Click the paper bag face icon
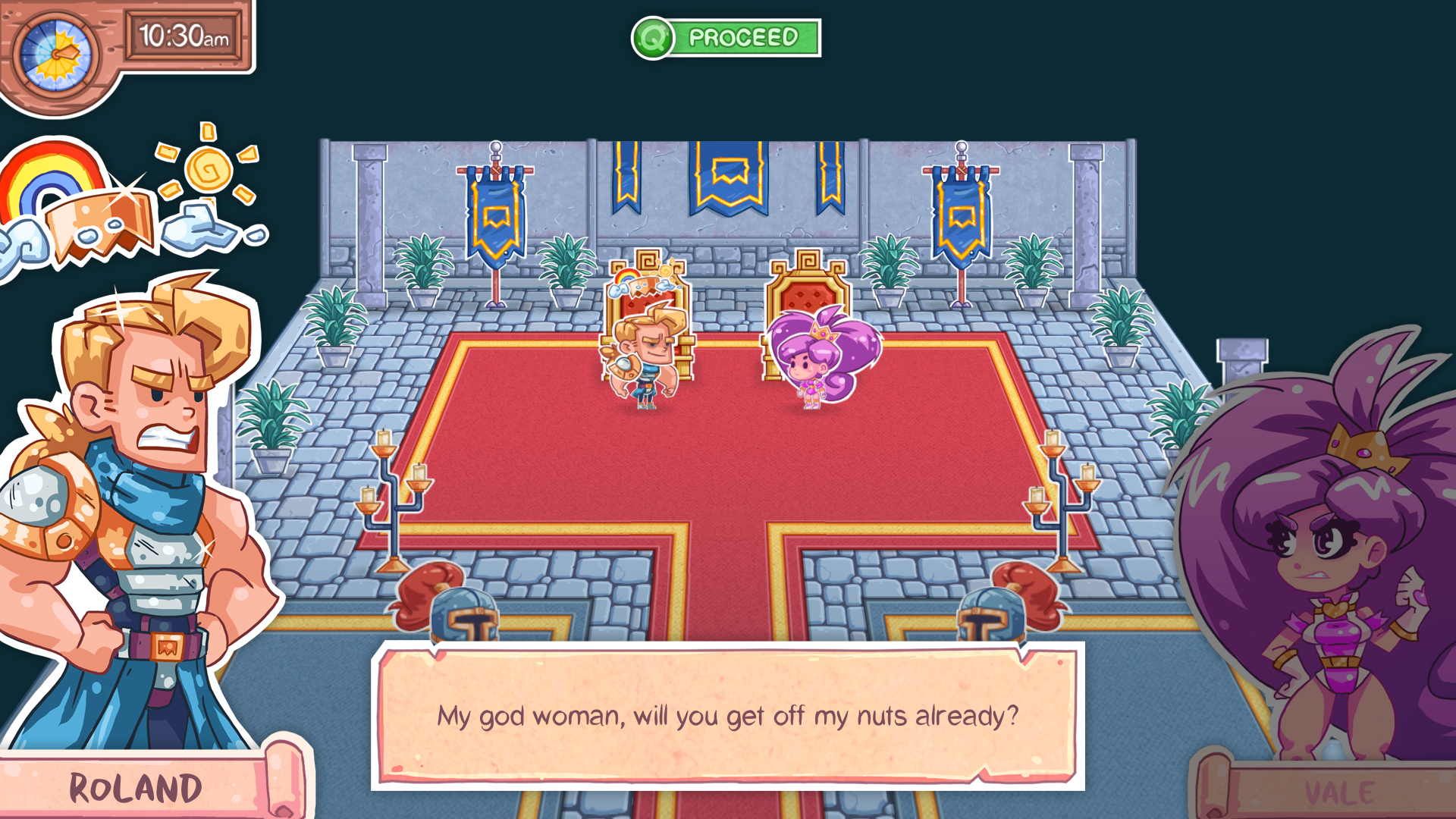 99,224
